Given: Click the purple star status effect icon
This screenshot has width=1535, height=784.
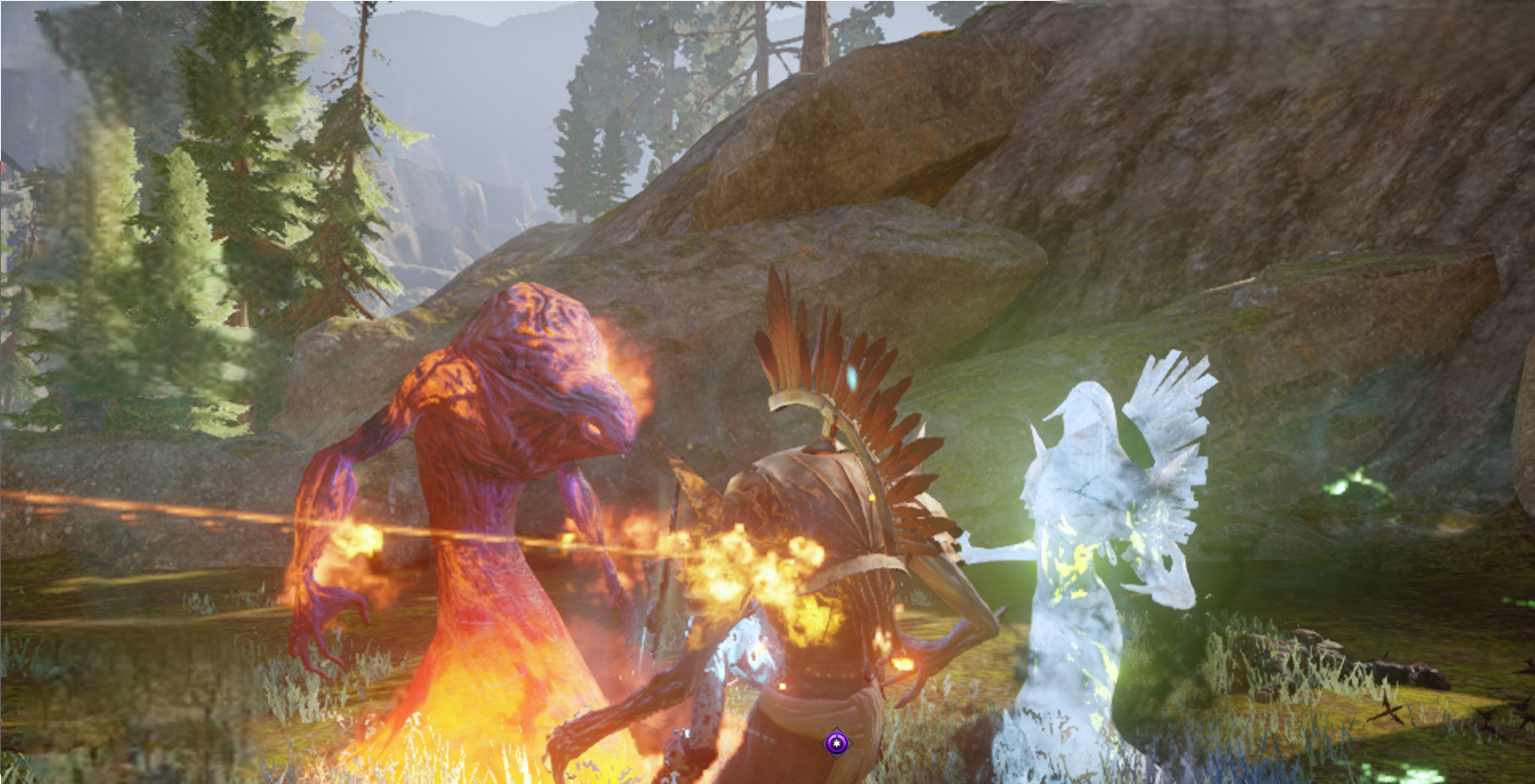Looking at the screenshot, I should [x=836, y=743].
